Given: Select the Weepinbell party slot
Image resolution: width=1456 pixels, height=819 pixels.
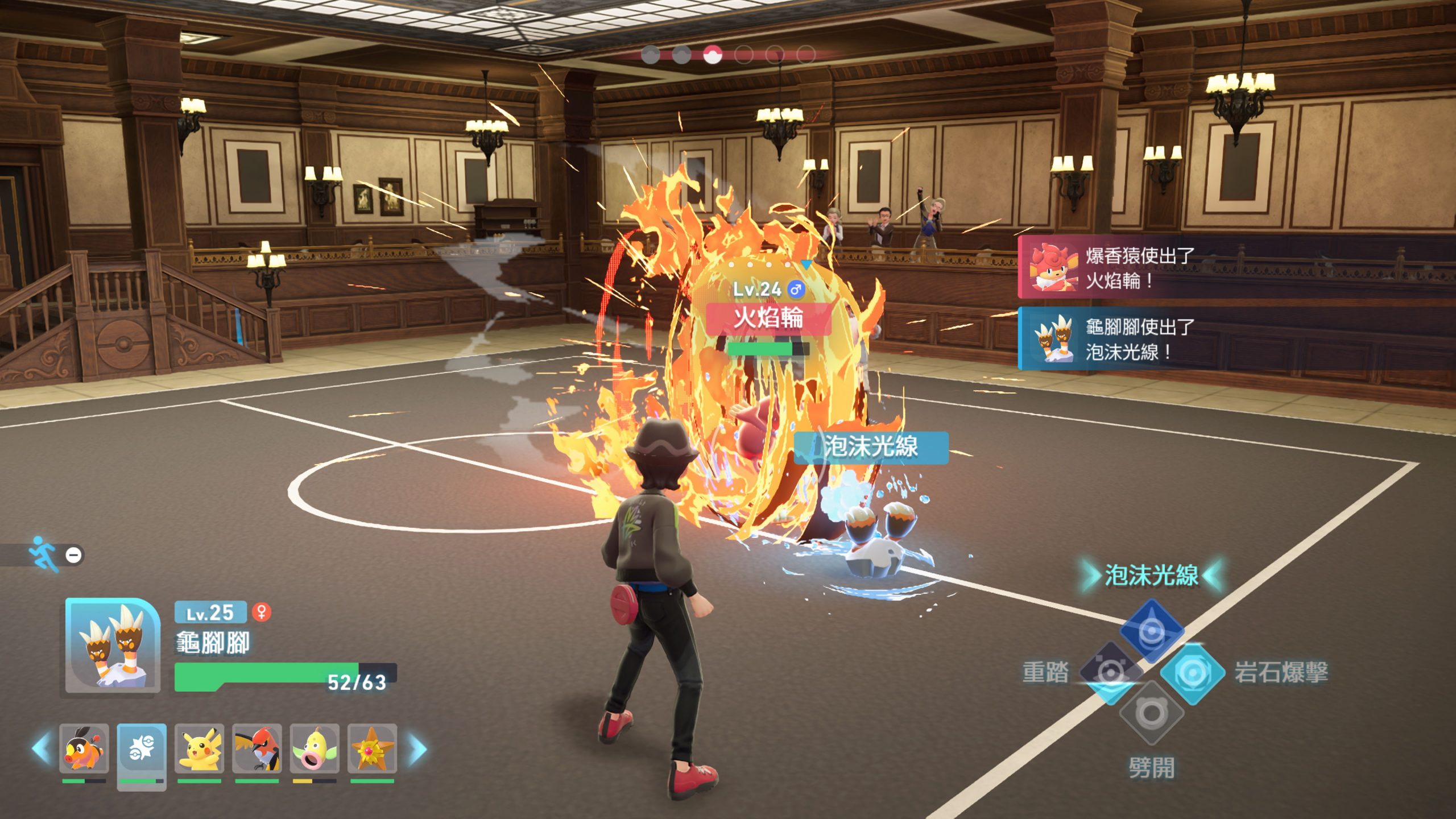Looking at the screenshot, I should (x=315, y=748).
